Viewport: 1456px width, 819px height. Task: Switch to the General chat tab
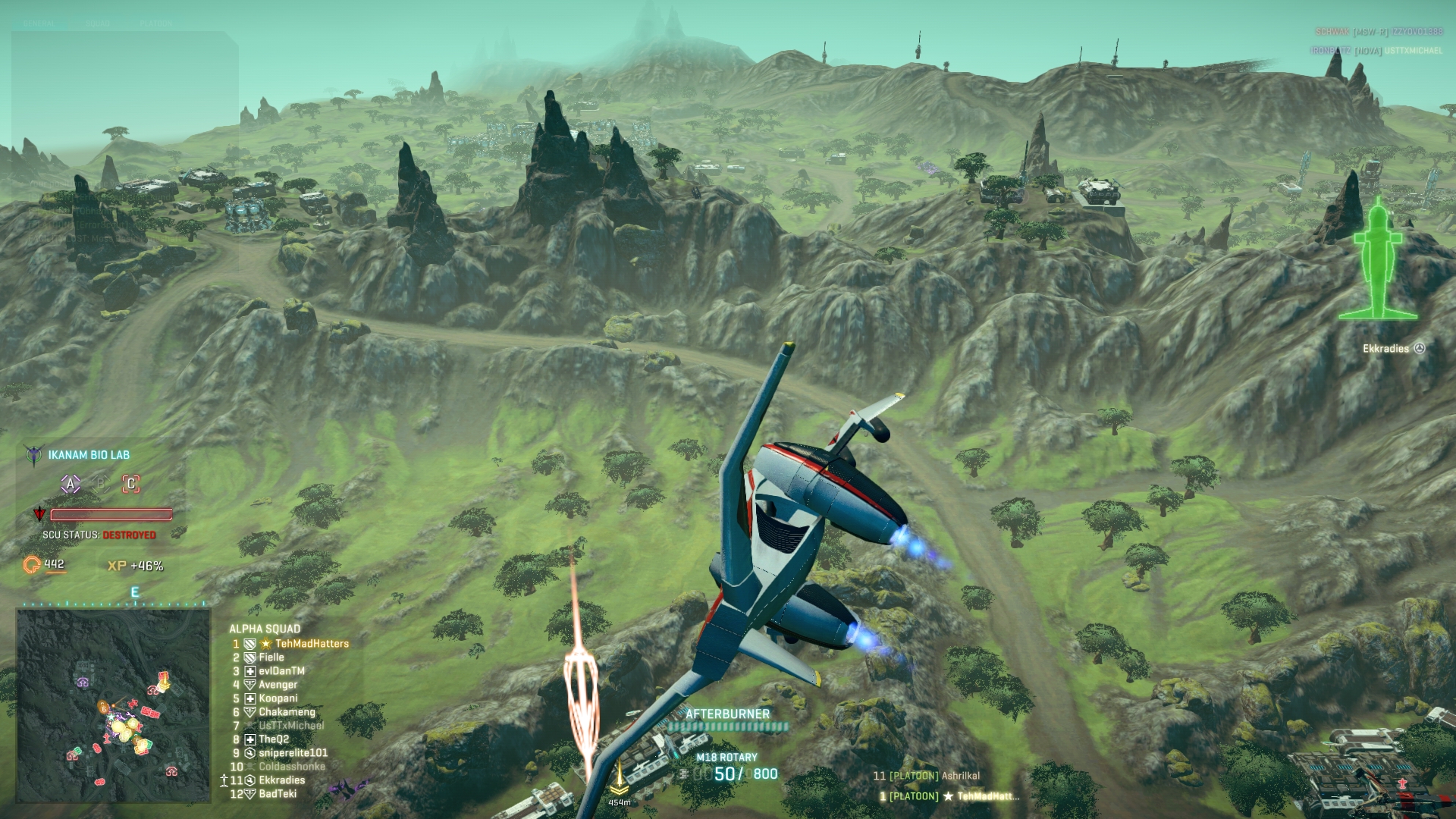(x=39, y=24)
